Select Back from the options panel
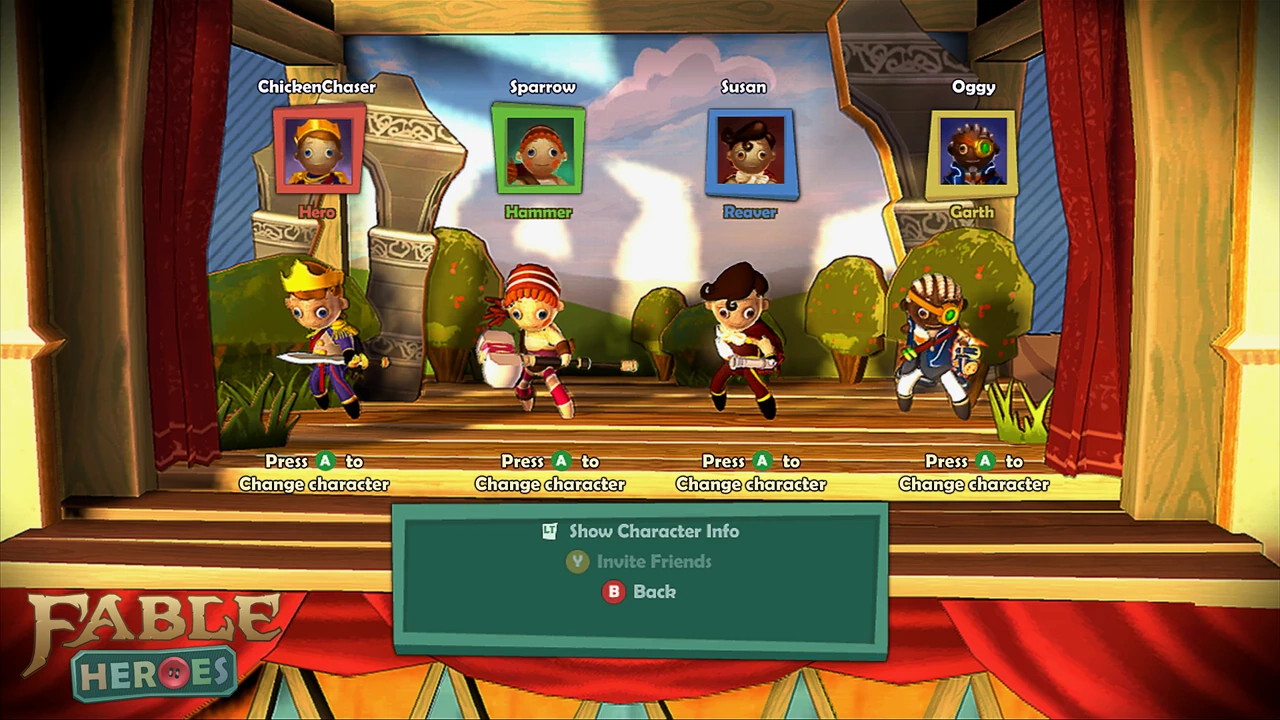This screenshot has width=1280, height=720. 655,592
